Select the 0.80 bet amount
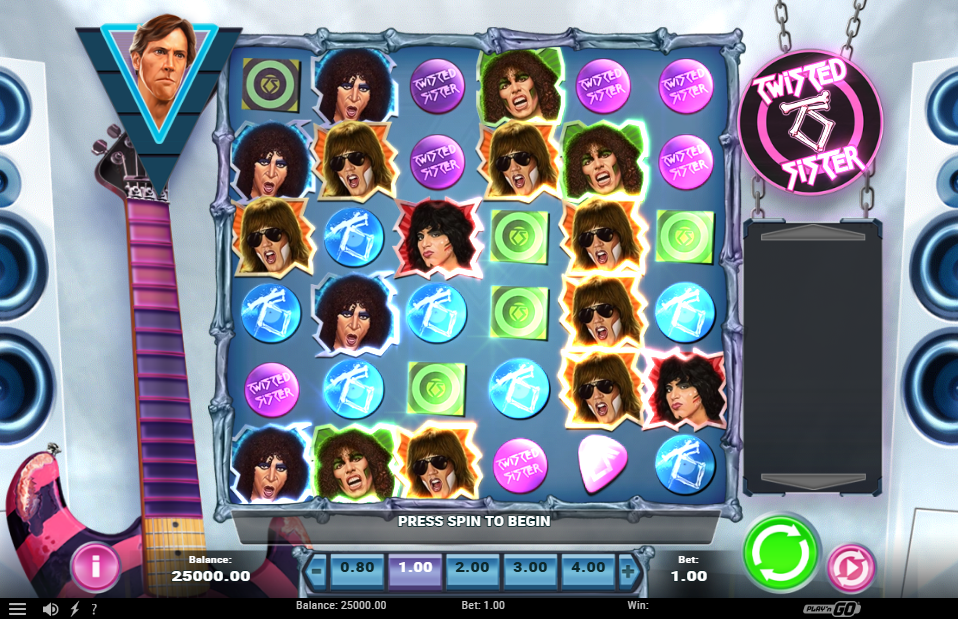This screenshot has height=619, width=958. click(357, 568)
